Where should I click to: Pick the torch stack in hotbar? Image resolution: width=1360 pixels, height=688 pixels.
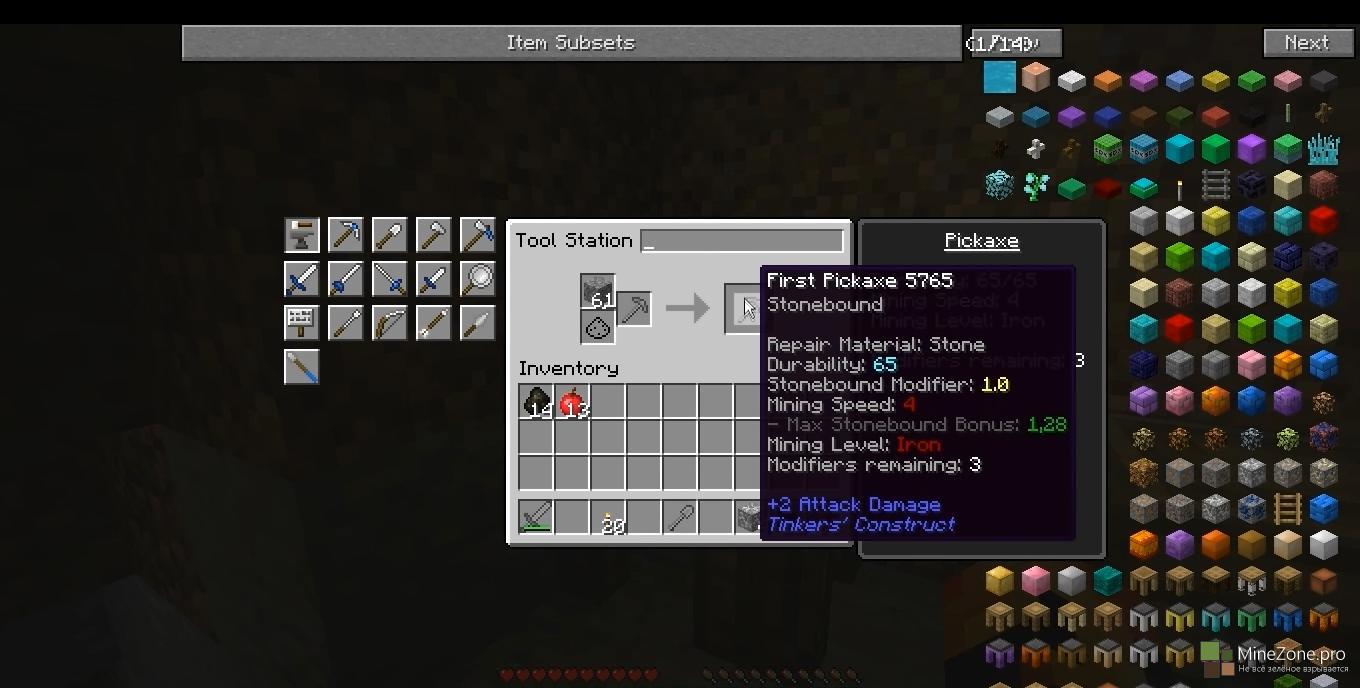click(608, 517)
